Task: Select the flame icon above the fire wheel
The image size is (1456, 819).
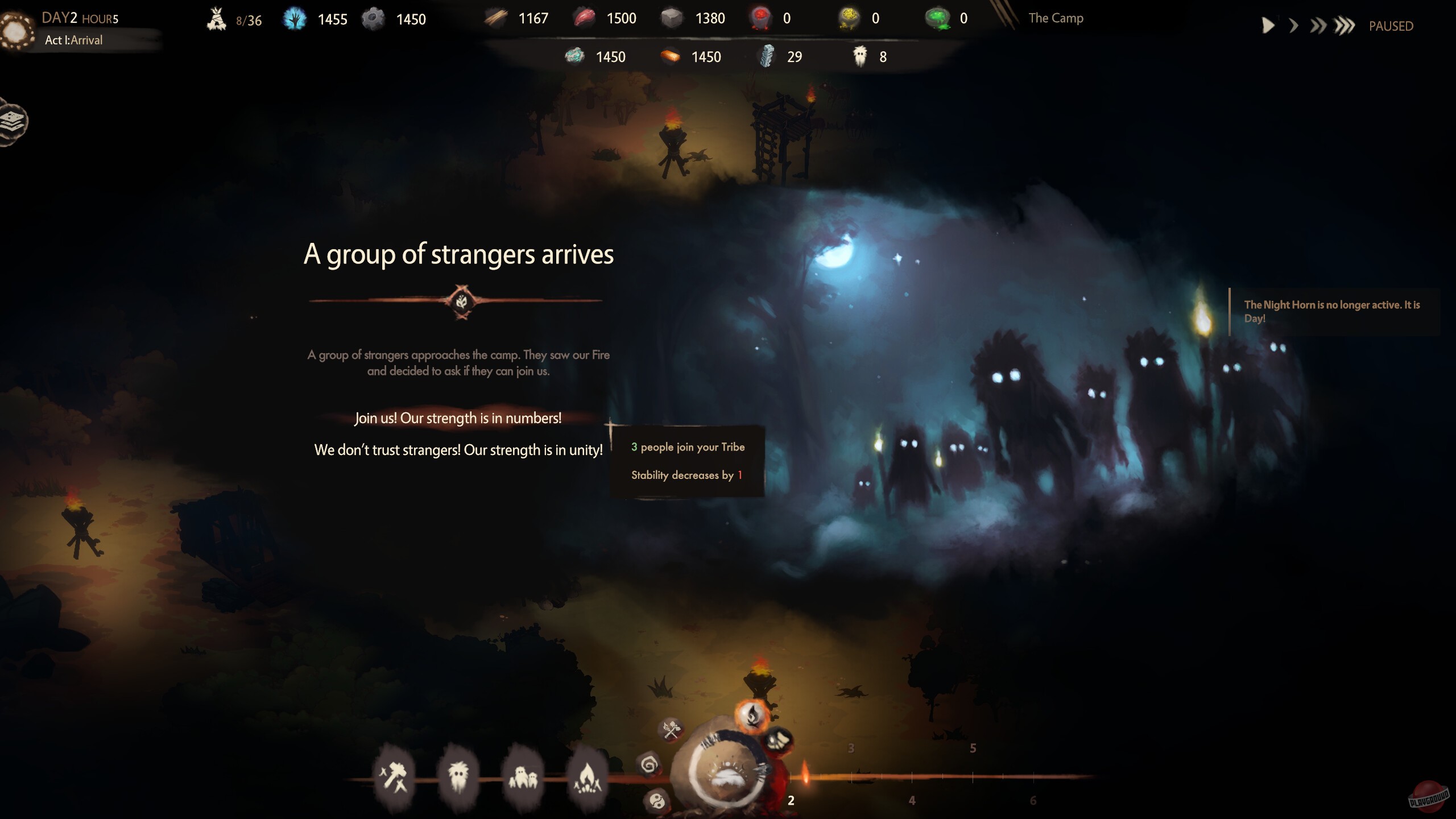Action: tap(752, 718)
